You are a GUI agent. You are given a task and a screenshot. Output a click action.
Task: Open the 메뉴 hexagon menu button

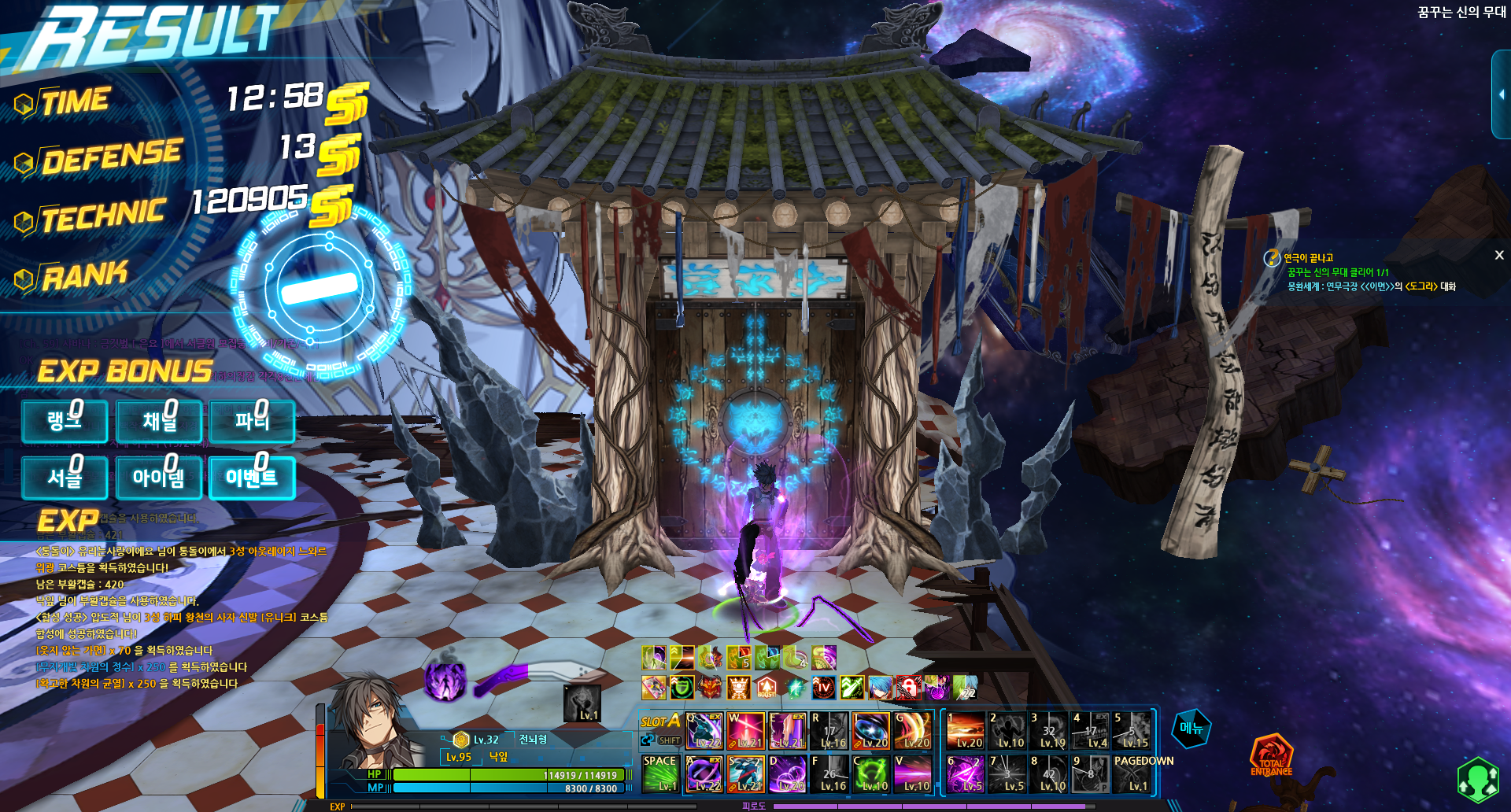pos(1191,729)
